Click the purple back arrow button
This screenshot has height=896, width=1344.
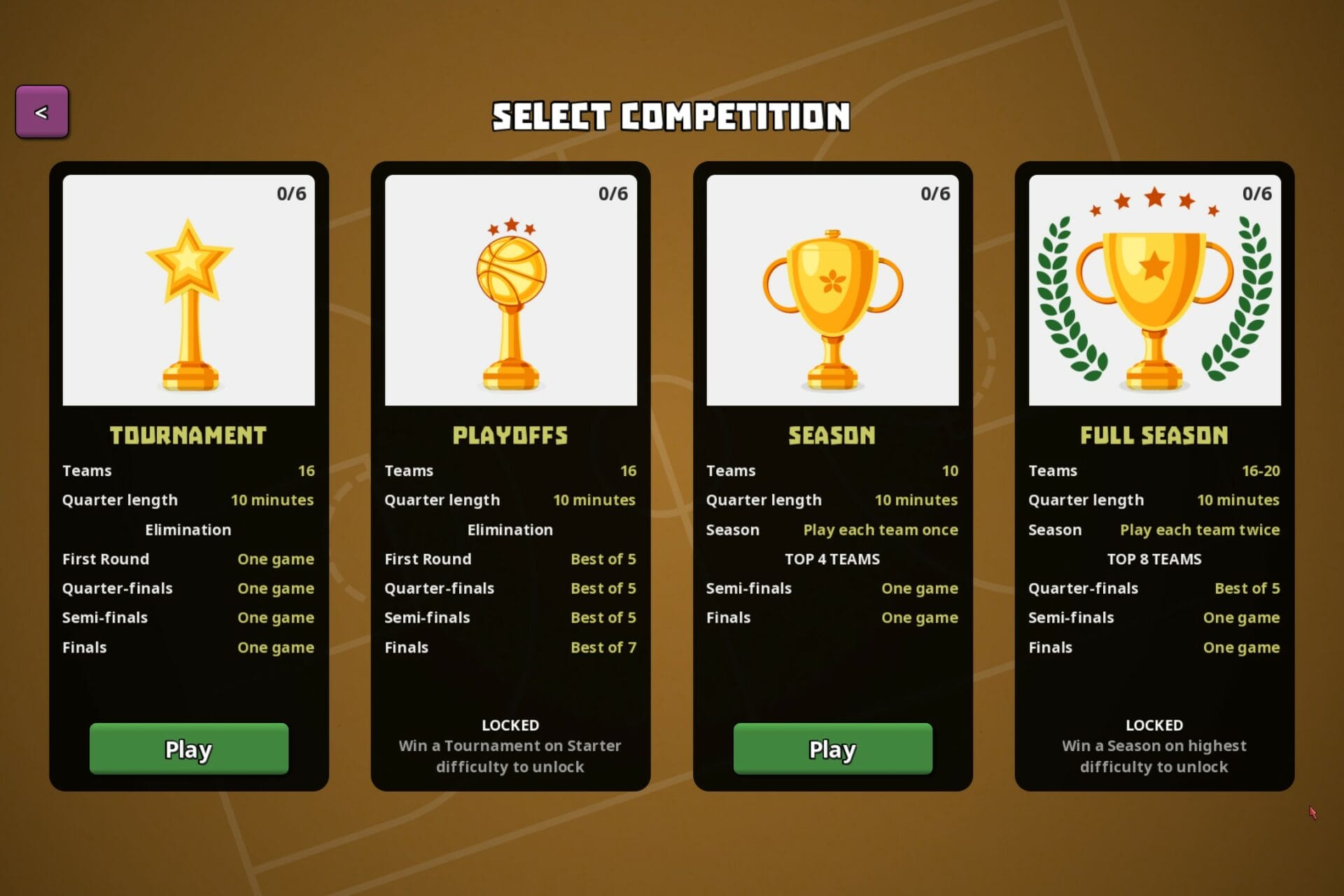coord(41,110)
